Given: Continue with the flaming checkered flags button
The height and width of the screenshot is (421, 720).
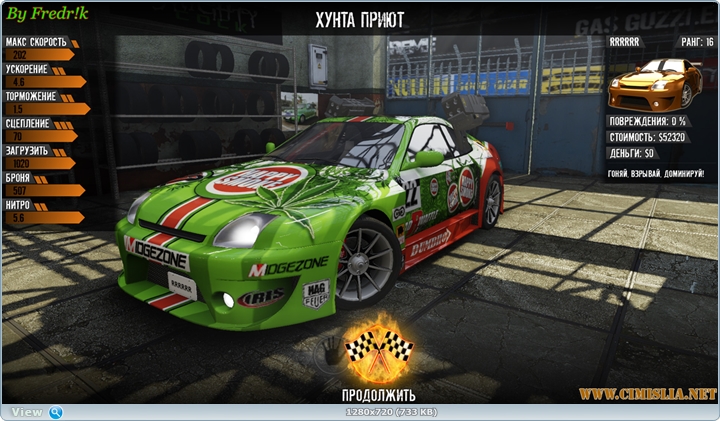Looking at the screenshot, I should click(x=379, y=350).
